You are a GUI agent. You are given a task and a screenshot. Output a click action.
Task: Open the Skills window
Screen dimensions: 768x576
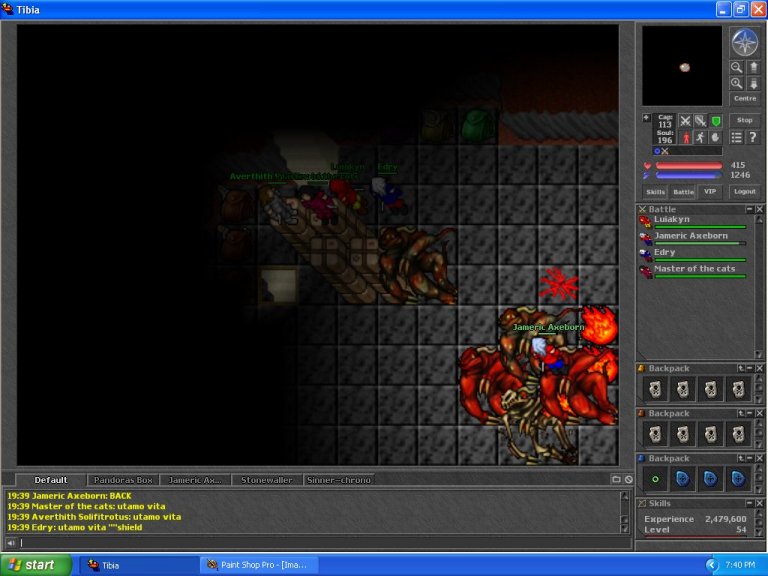click(x=655, y=191)
